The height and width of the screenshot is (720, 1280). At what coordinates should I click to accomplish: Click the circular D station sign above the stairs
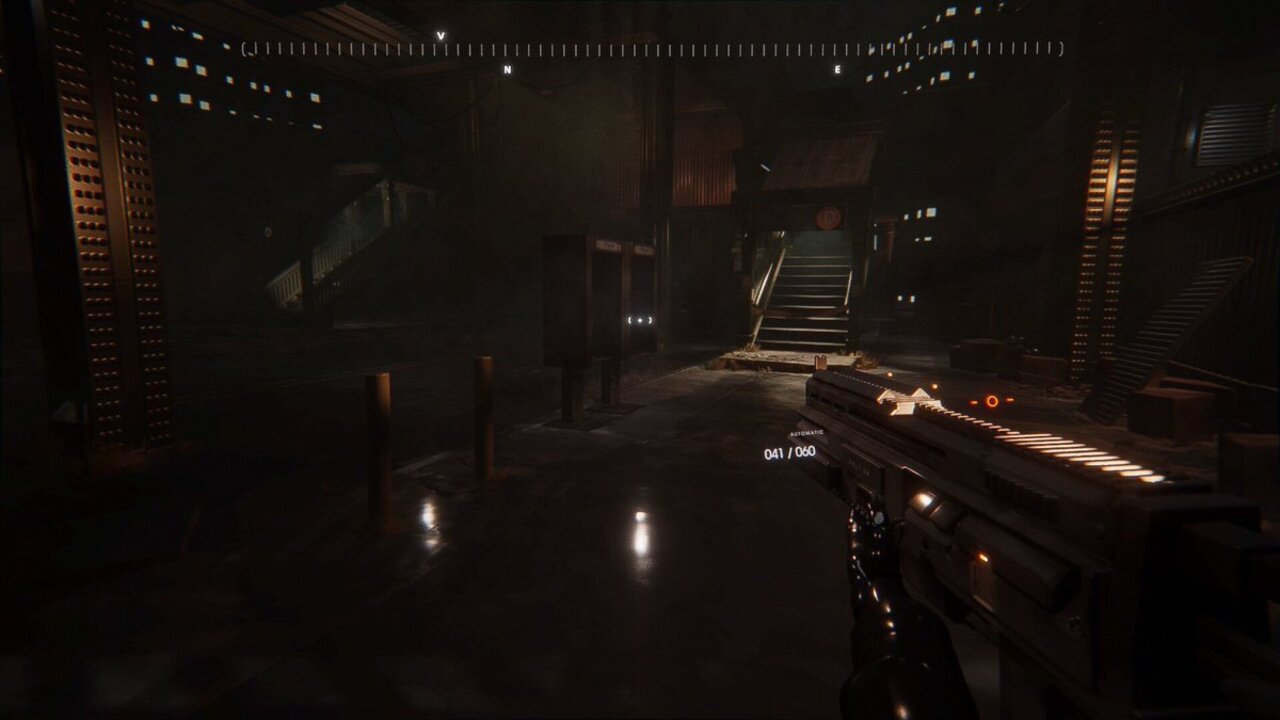tap(829, 218)
